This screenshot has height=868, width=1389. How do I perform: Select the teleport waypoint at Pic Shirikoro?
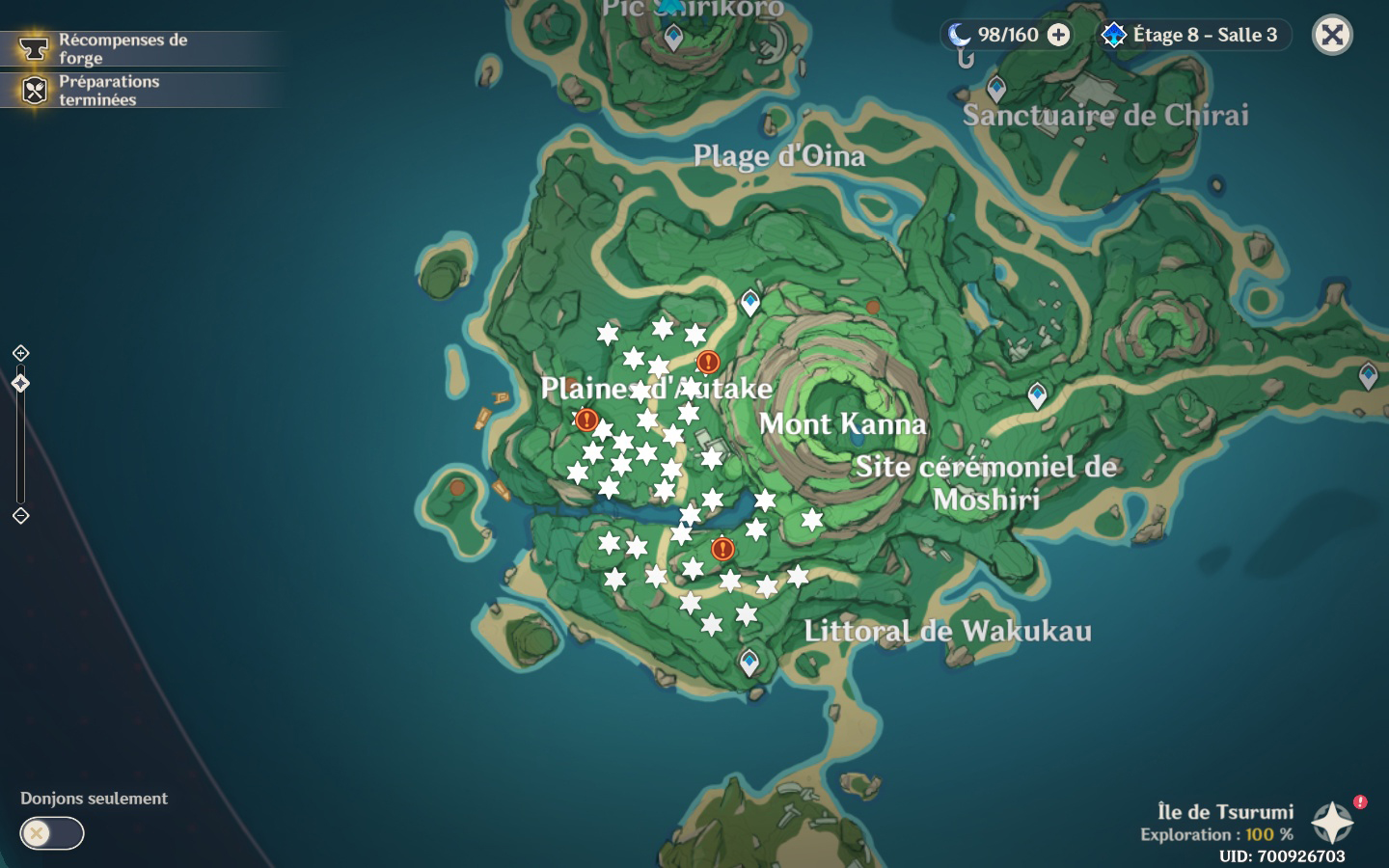(x=673, y=37)
